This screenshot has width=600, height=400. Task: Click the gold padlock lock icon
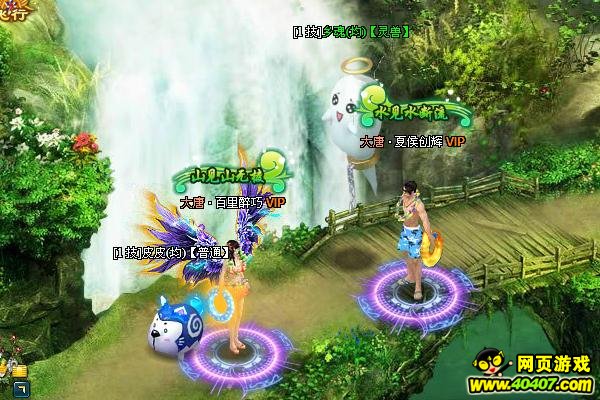click(x=19, y=371)
